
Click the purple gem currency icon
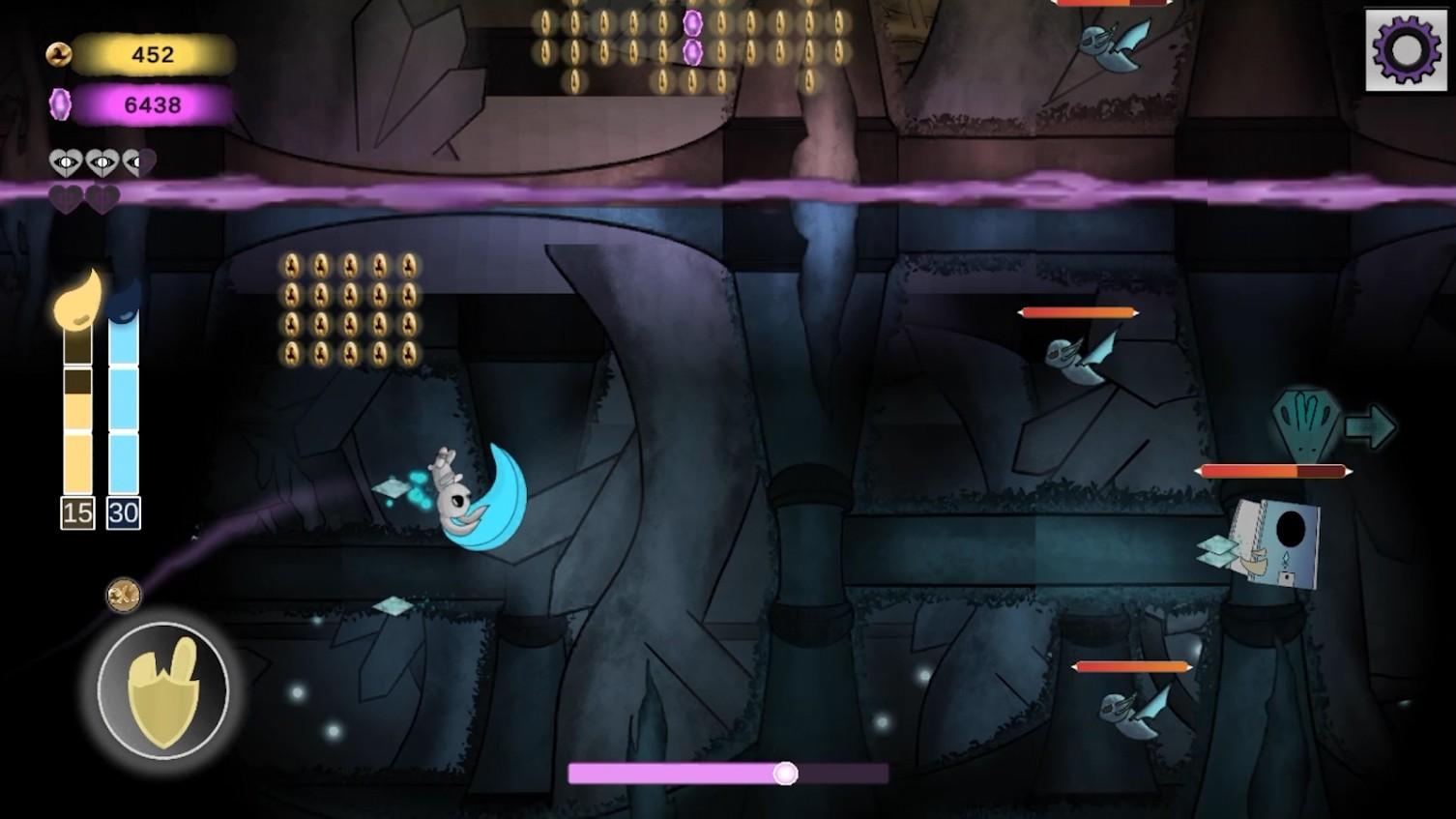coord(61,103)
